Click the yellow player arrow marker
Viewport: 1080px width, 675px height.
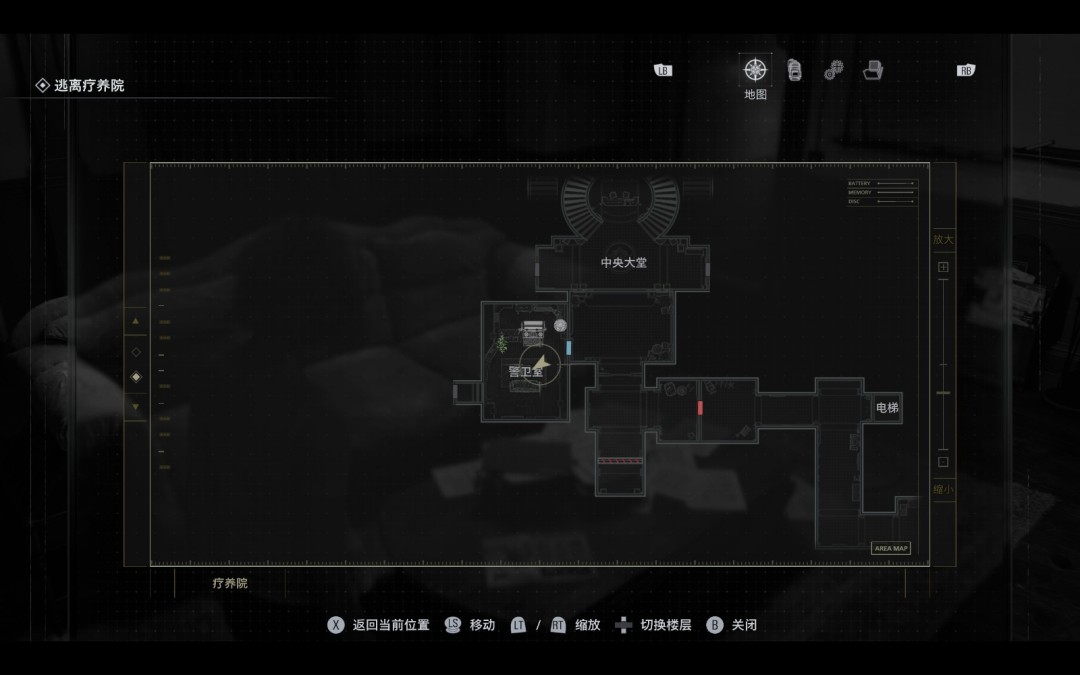(541, 363)
